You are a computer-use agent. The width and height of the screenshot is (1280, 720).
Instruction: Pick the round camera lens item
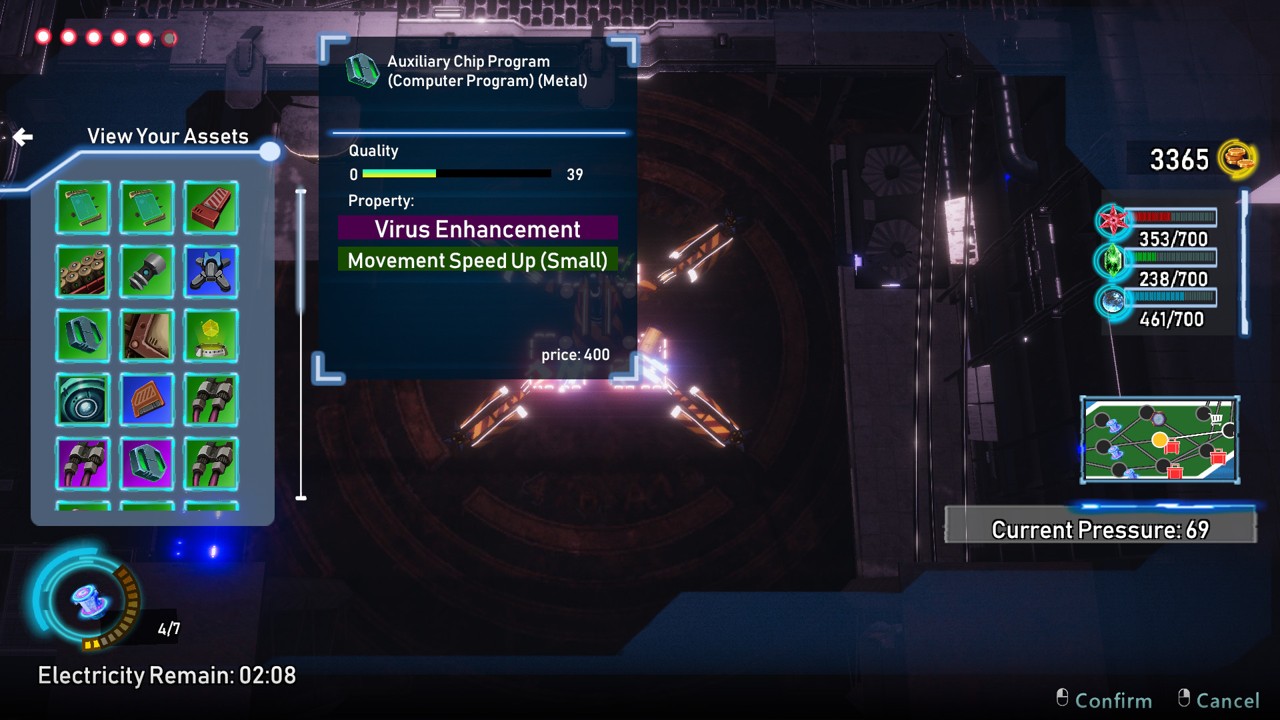tap(83, 400)
